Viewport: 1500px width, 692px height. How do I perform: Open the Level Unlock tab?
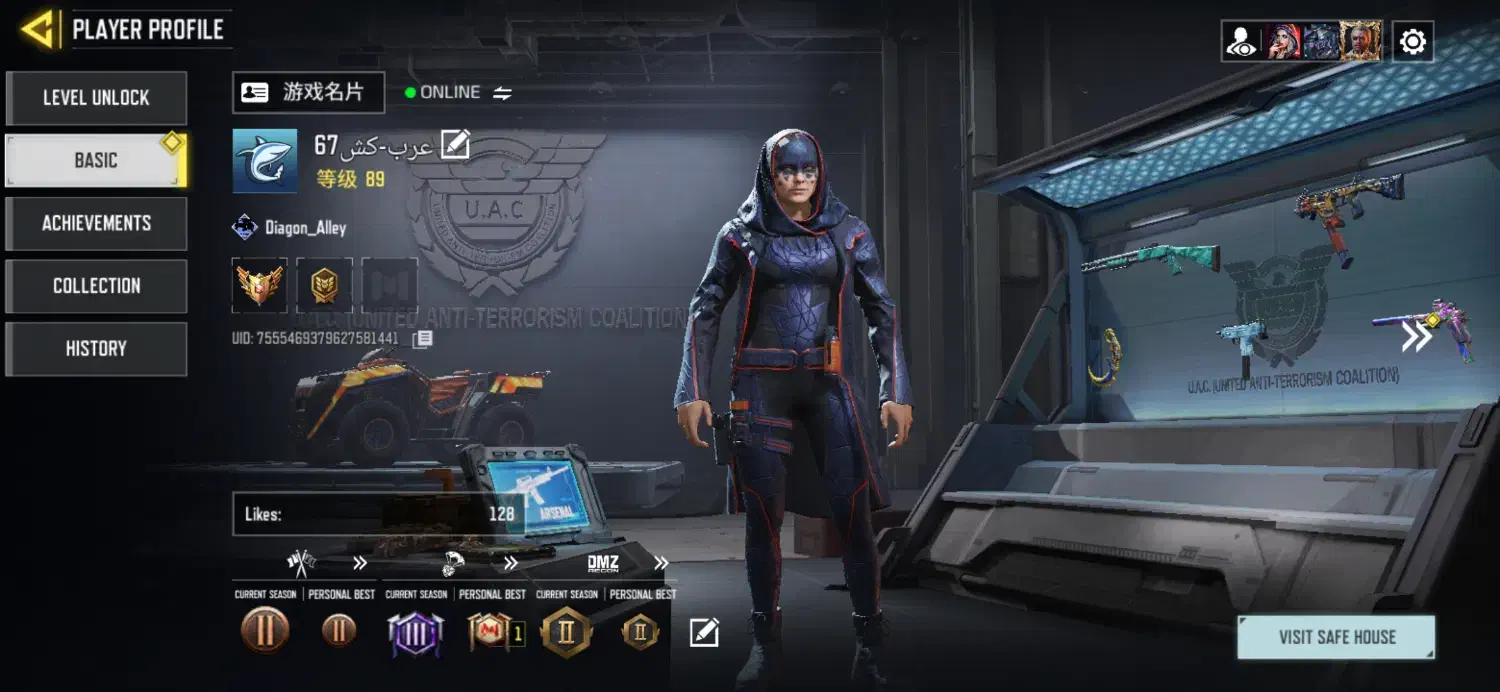tap(96, 98)
